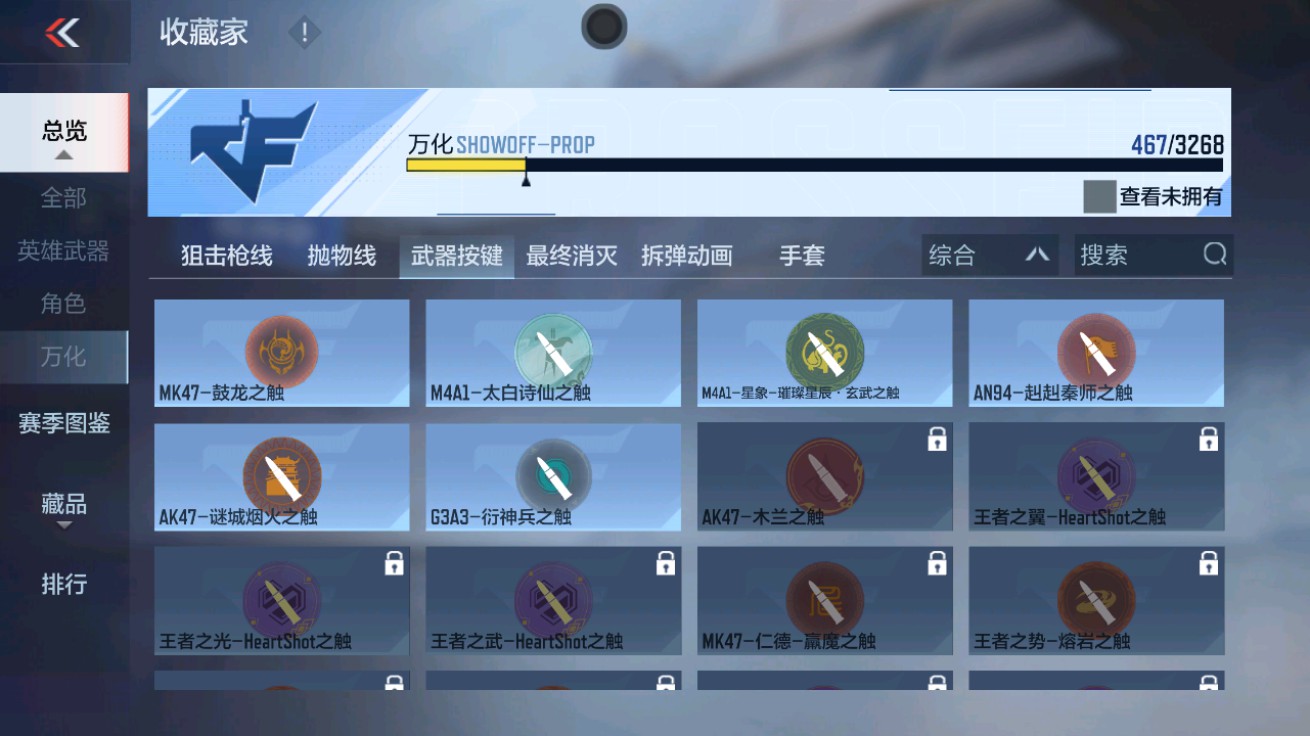Open the AK47-谜城烟火之触 icon

(x=280, y=476)
